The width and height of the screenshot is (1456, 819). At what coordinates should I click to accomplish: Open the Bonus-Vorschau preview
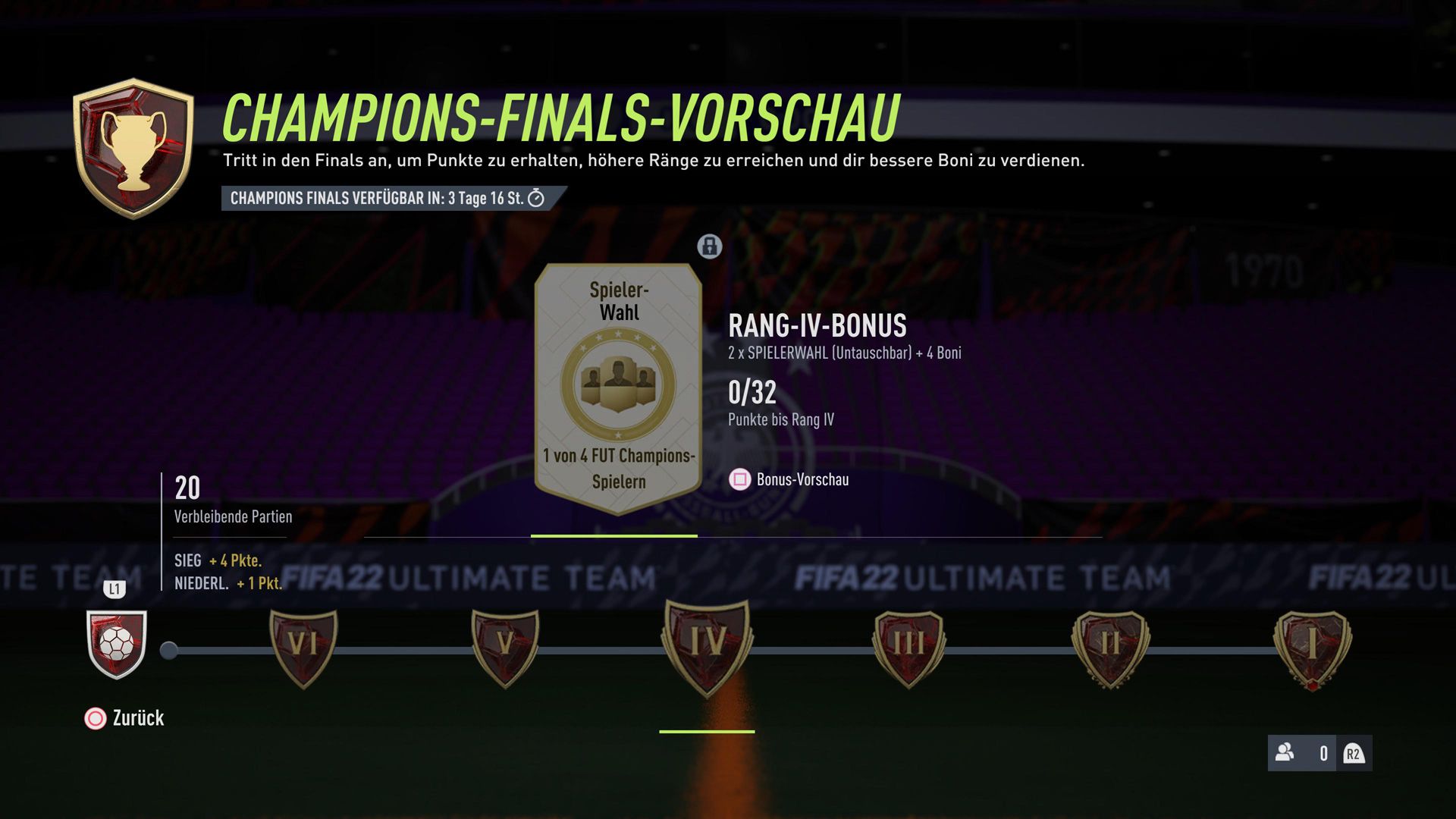click(802, 480)
